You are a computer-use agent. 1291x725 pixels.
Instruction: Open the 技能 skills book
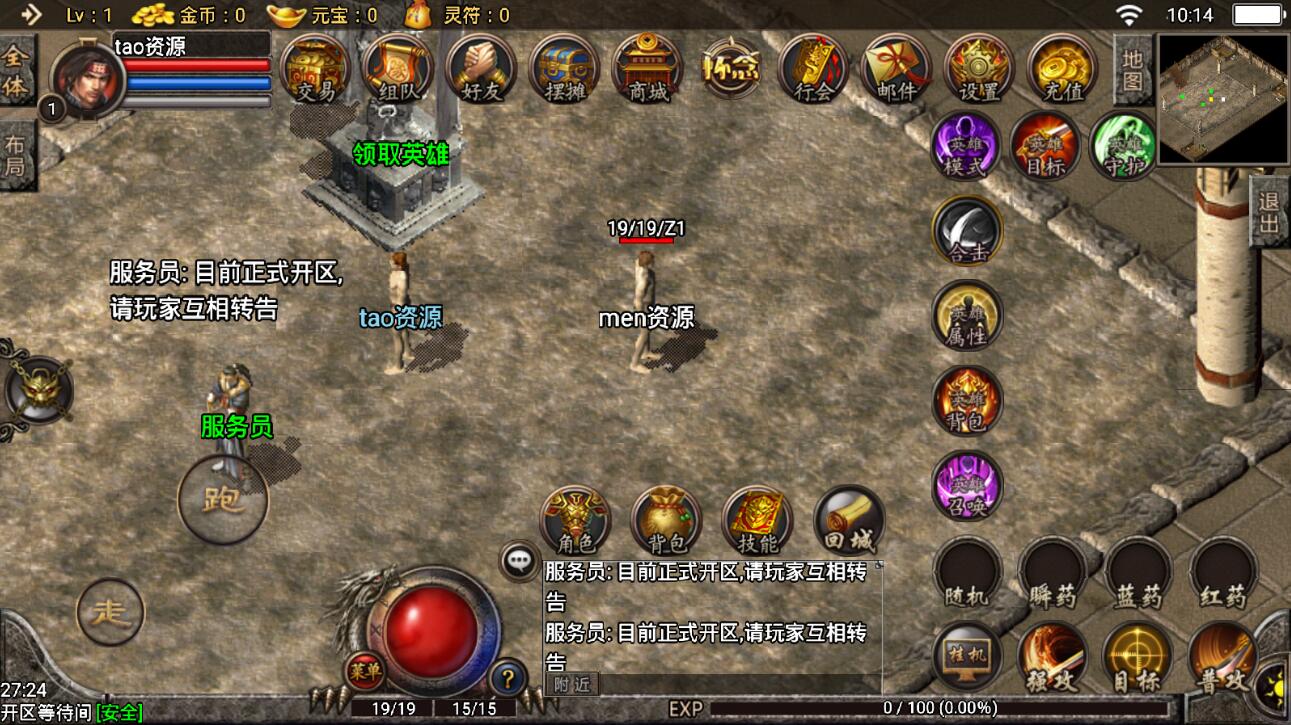click(x=757, y=521)
